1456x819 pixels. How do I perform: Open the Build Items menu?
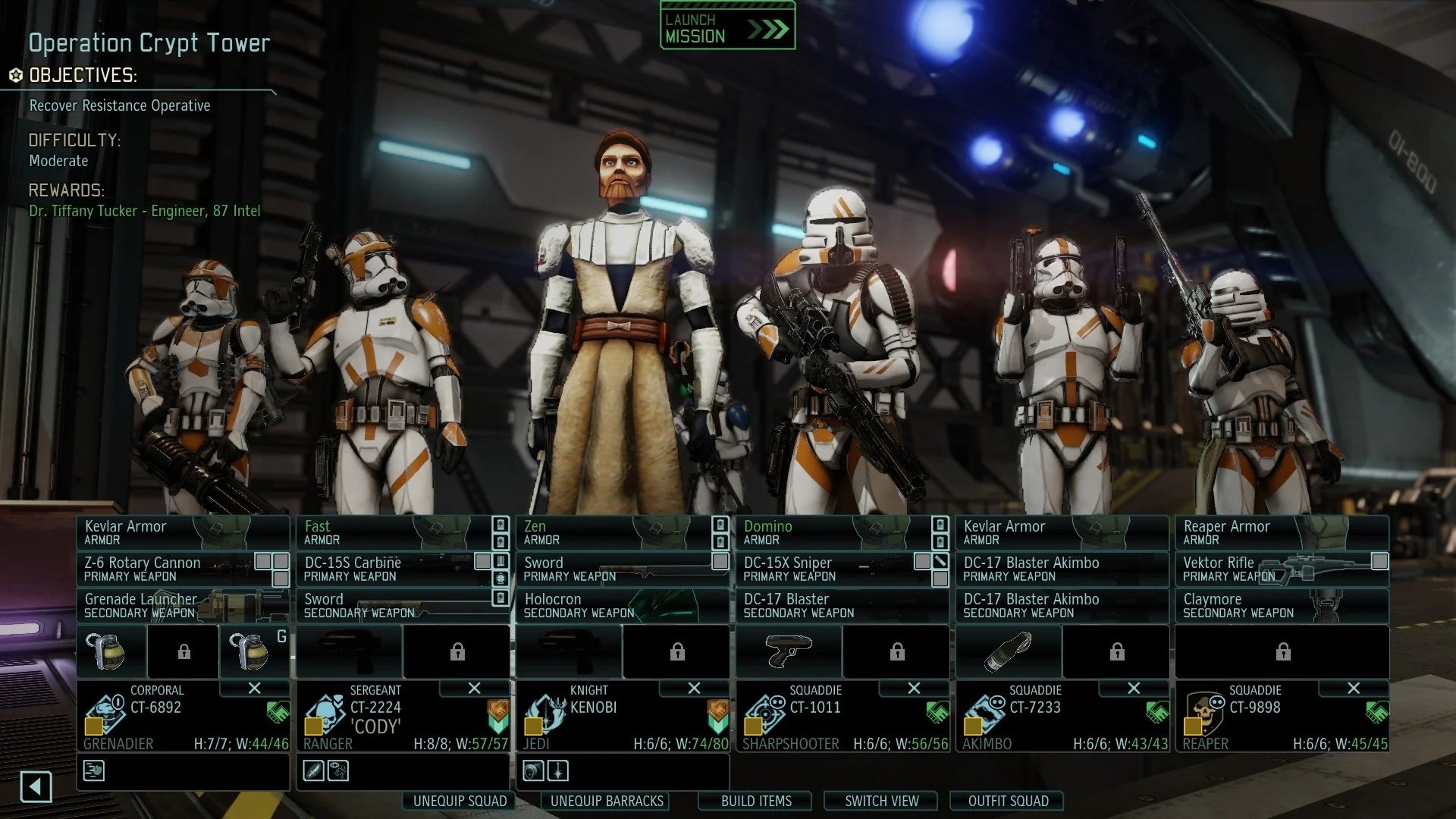pos(756,801)
